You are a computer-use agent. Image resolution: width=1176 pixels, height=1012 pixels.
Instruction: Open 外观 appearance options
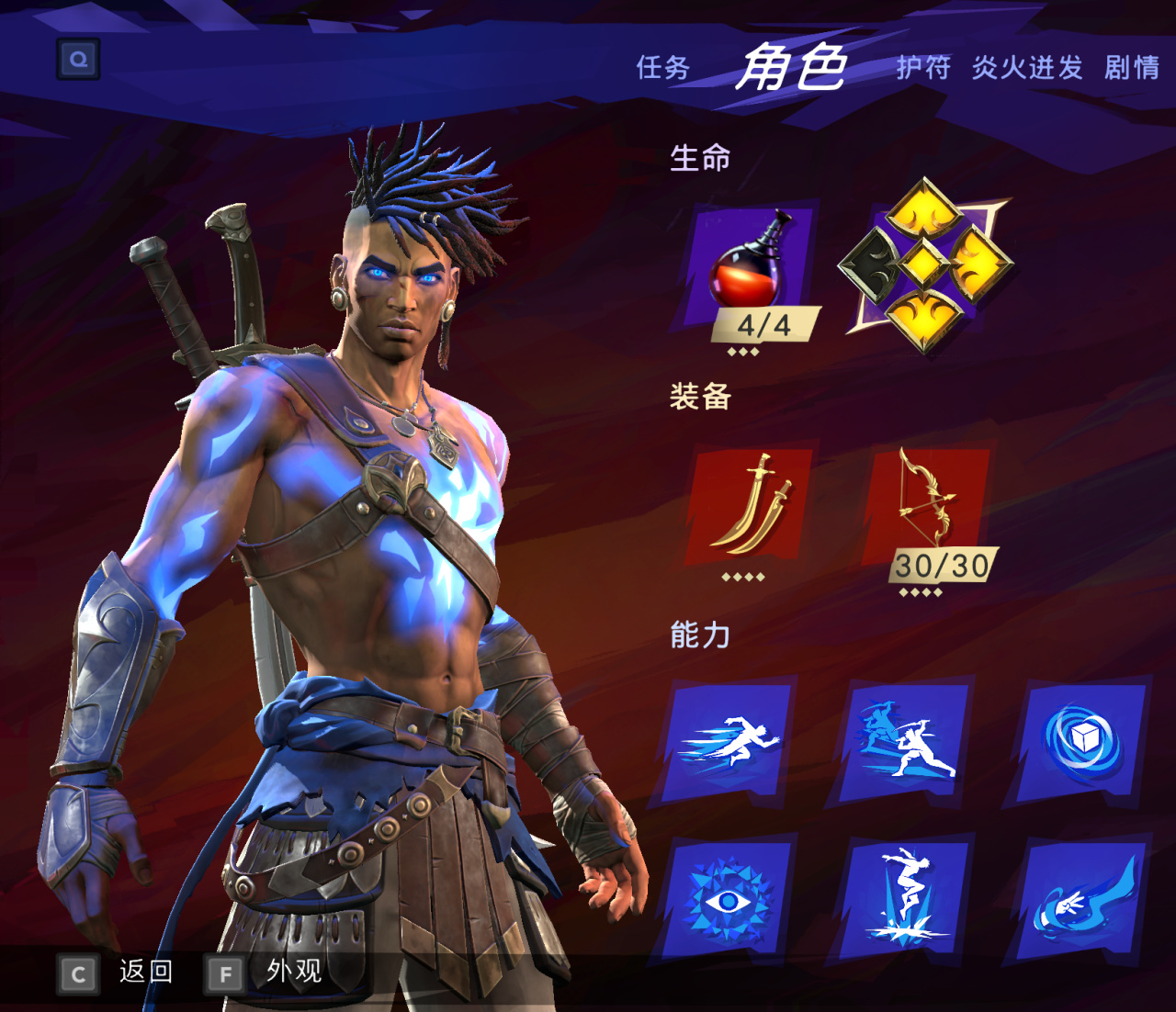click(x=292, y=972)
